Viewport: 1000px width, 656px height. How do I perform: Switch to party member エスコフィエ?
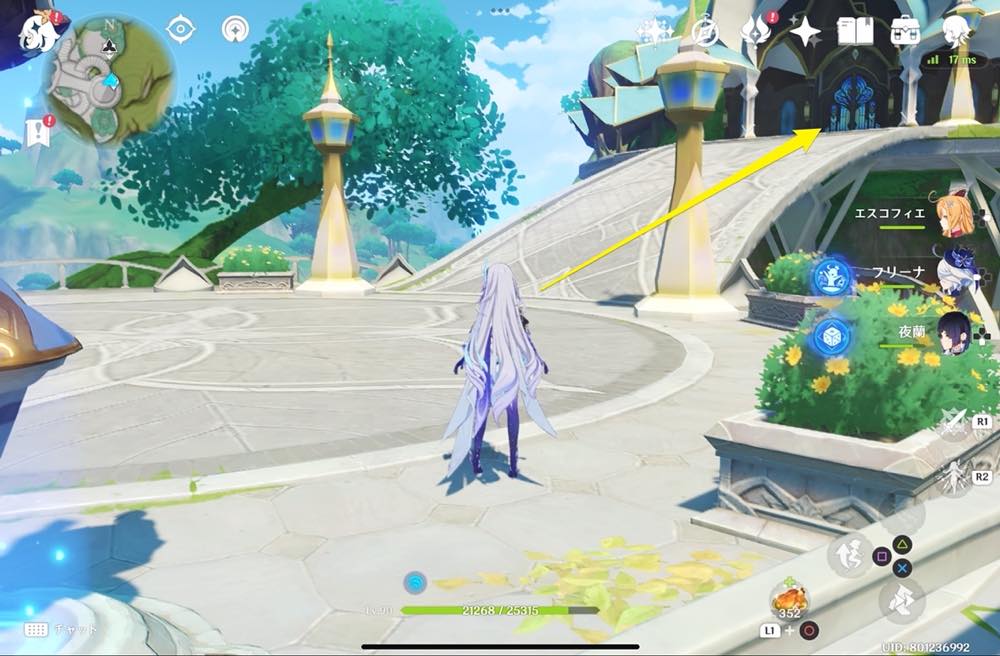coord(948,213)
